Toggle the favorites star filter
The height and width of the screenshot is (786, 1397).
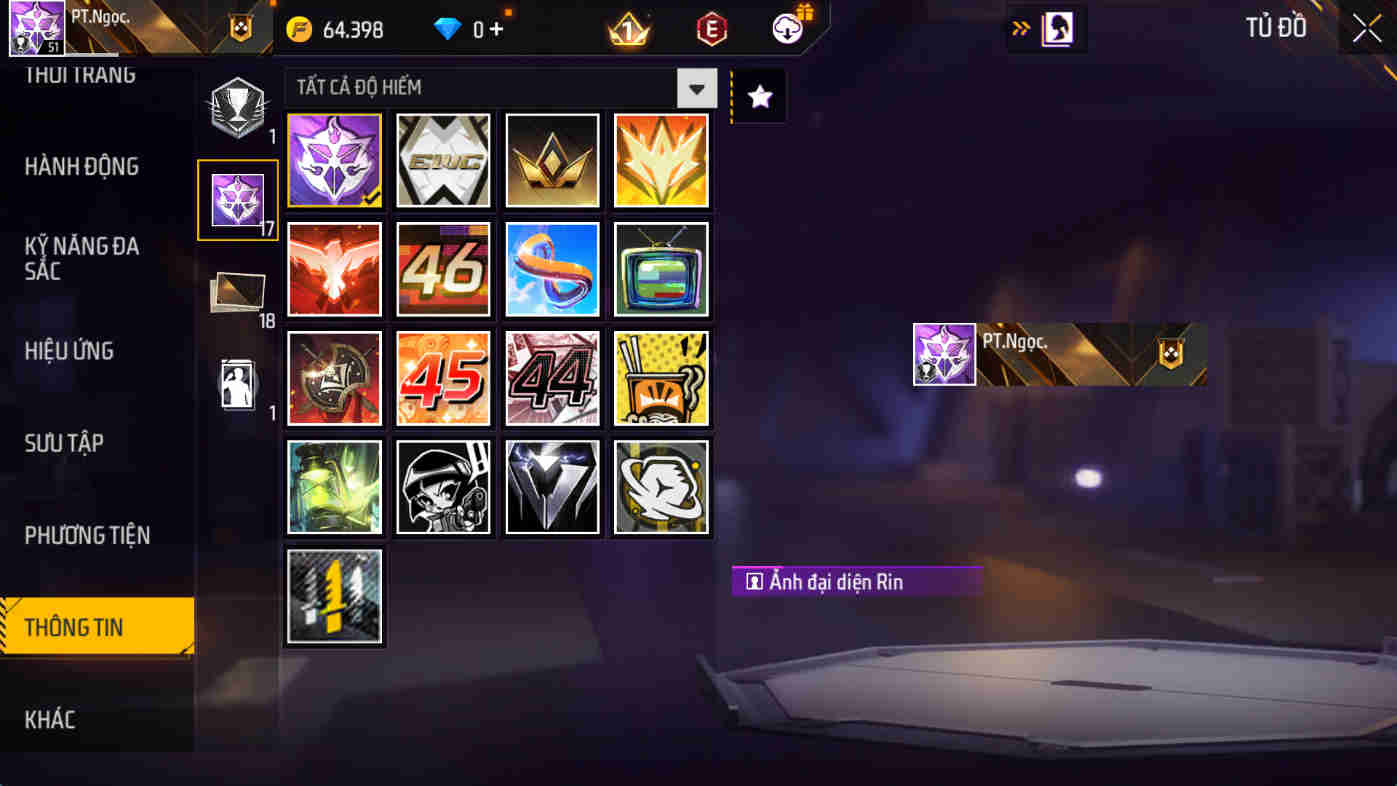click(x=761, y=94)
